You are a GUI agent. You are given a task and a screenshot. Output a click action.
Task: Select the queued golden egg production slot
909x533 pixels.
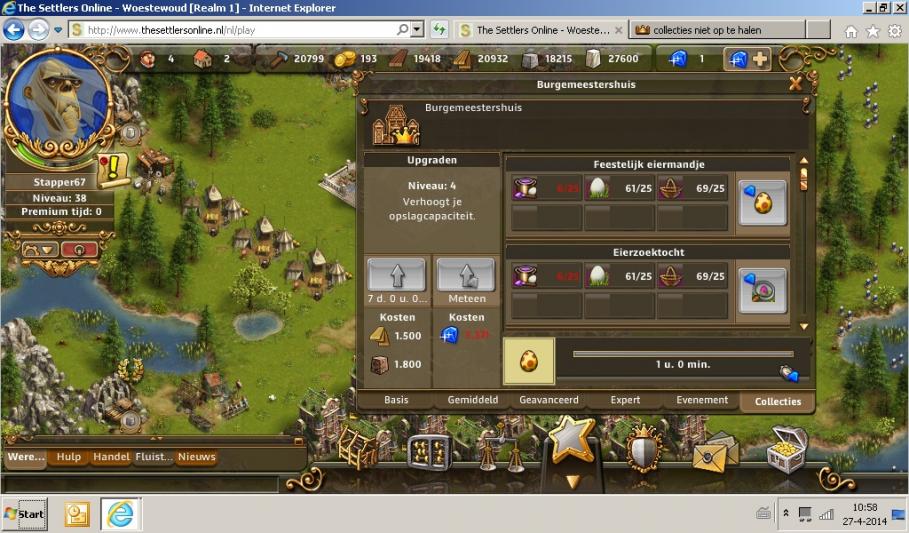[528, 361]
